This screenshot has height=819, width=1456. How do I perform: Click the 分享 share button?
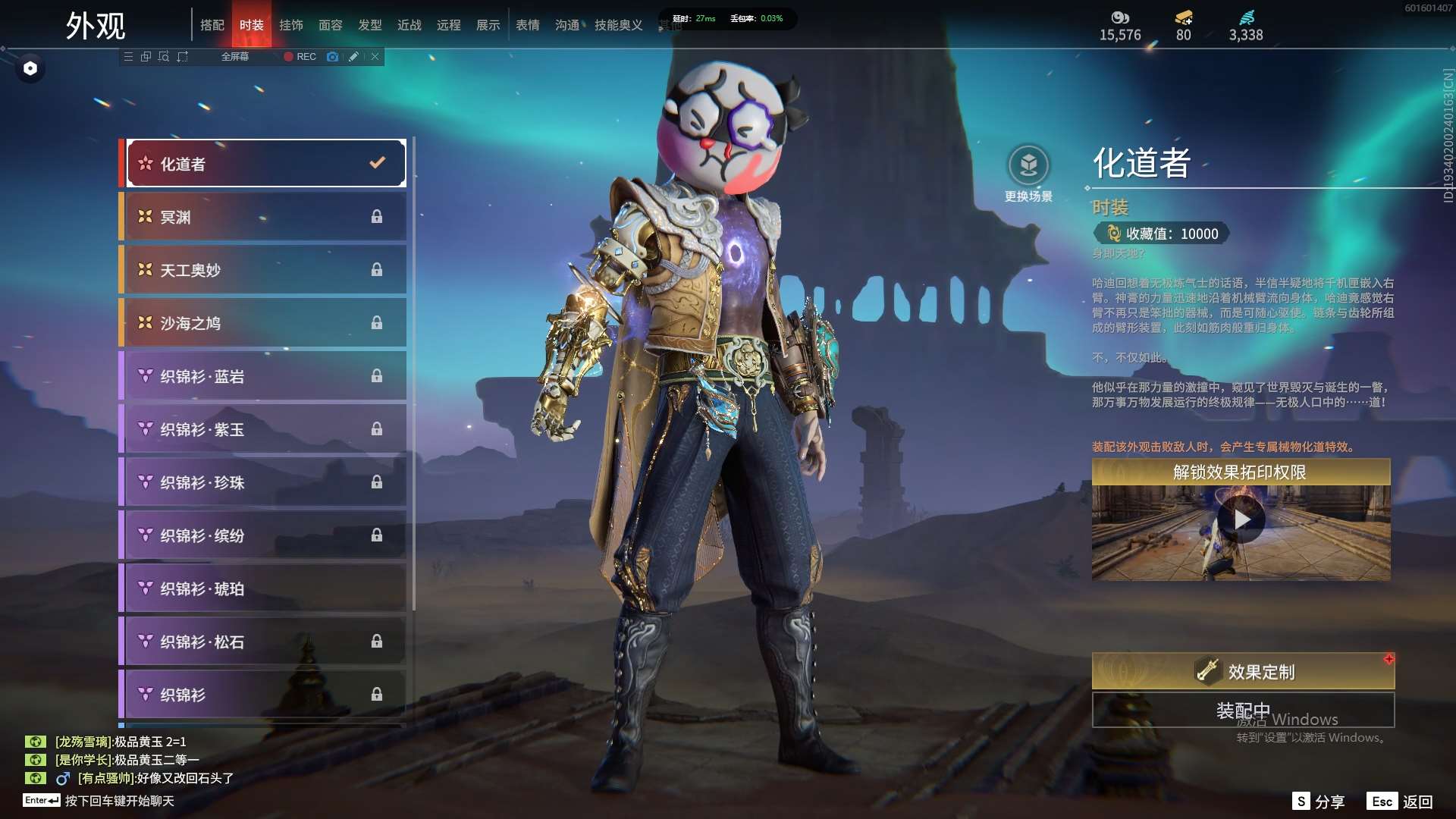click(x=1319, y=802)
